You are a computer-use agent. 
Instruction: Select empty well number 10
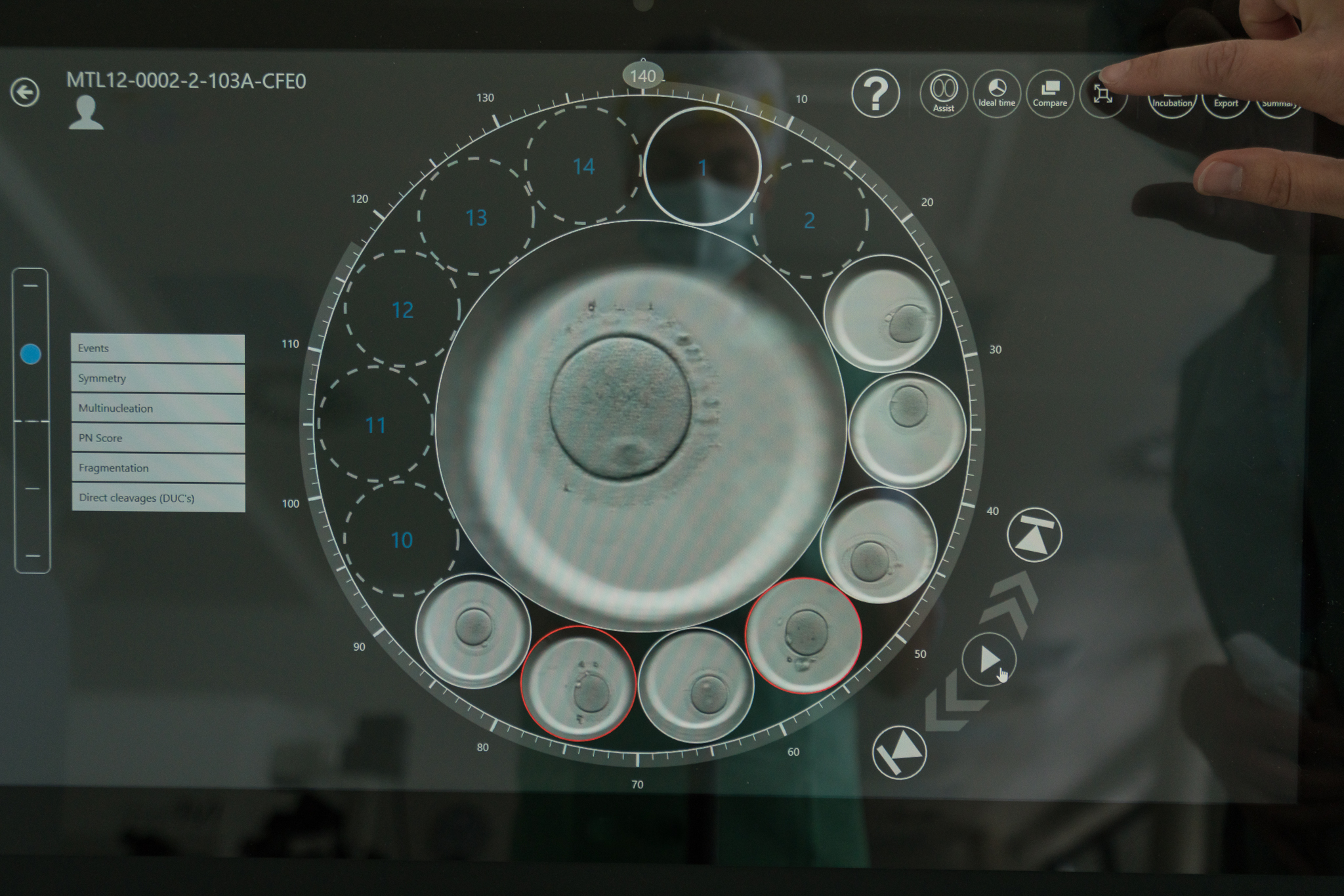click(402, 540)
